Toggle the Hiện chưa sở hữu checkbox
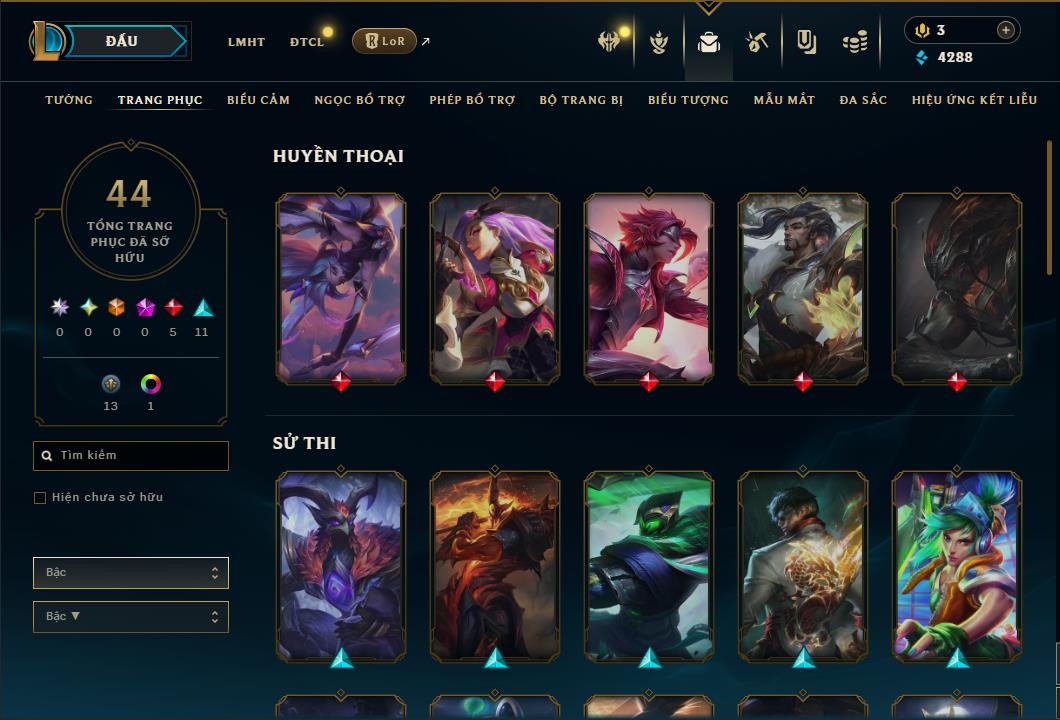1060x720 pixels. 40,498
